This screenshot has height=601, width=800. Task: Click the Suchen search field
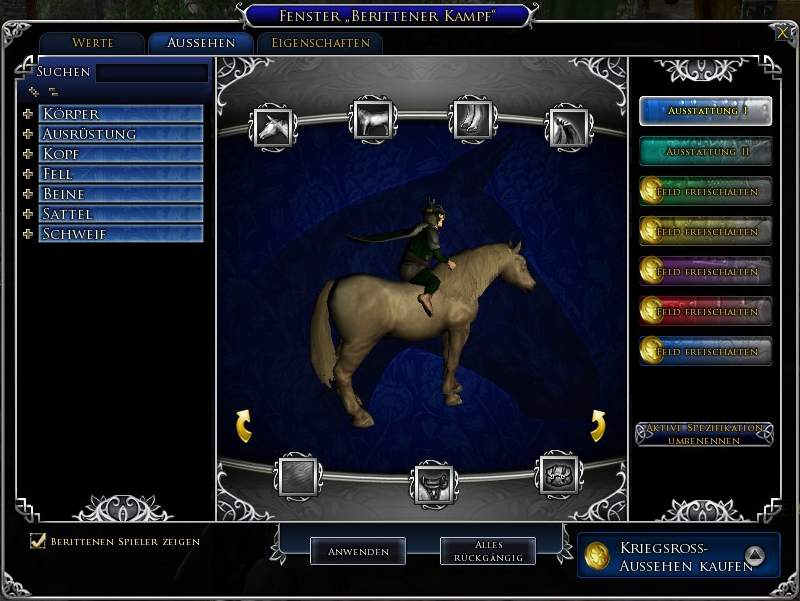pos(152,73)
